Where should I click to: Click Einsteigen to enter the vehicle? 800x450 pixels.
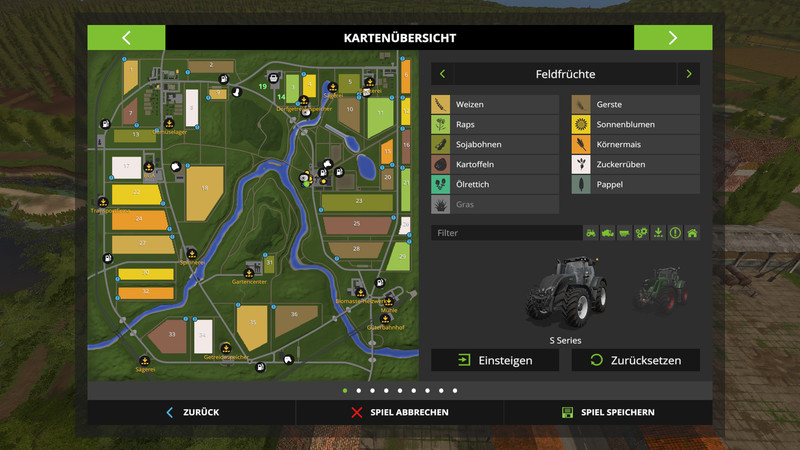495,360
